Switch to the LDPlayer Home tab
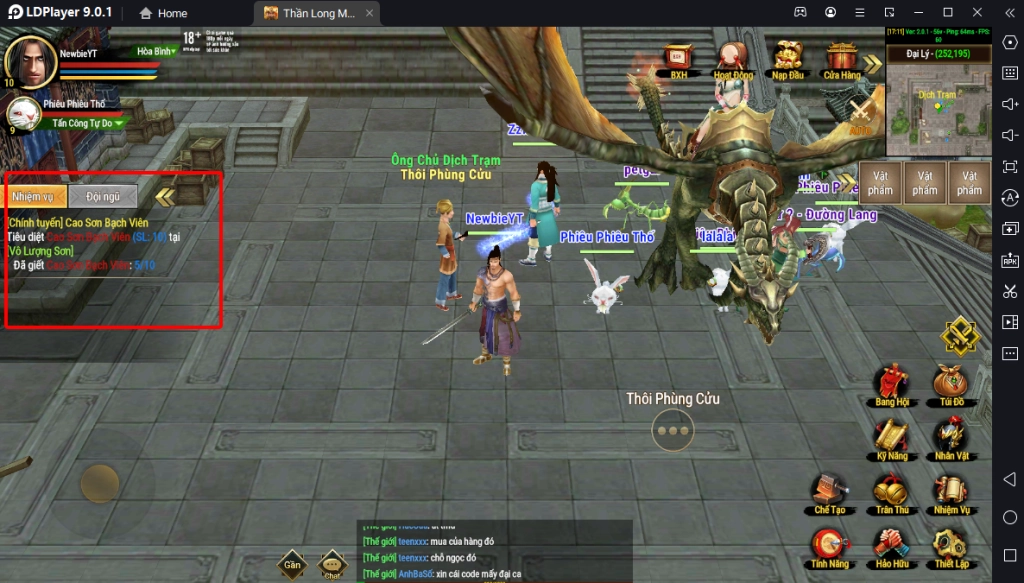Screen dimensions: 1024x583 163,13
